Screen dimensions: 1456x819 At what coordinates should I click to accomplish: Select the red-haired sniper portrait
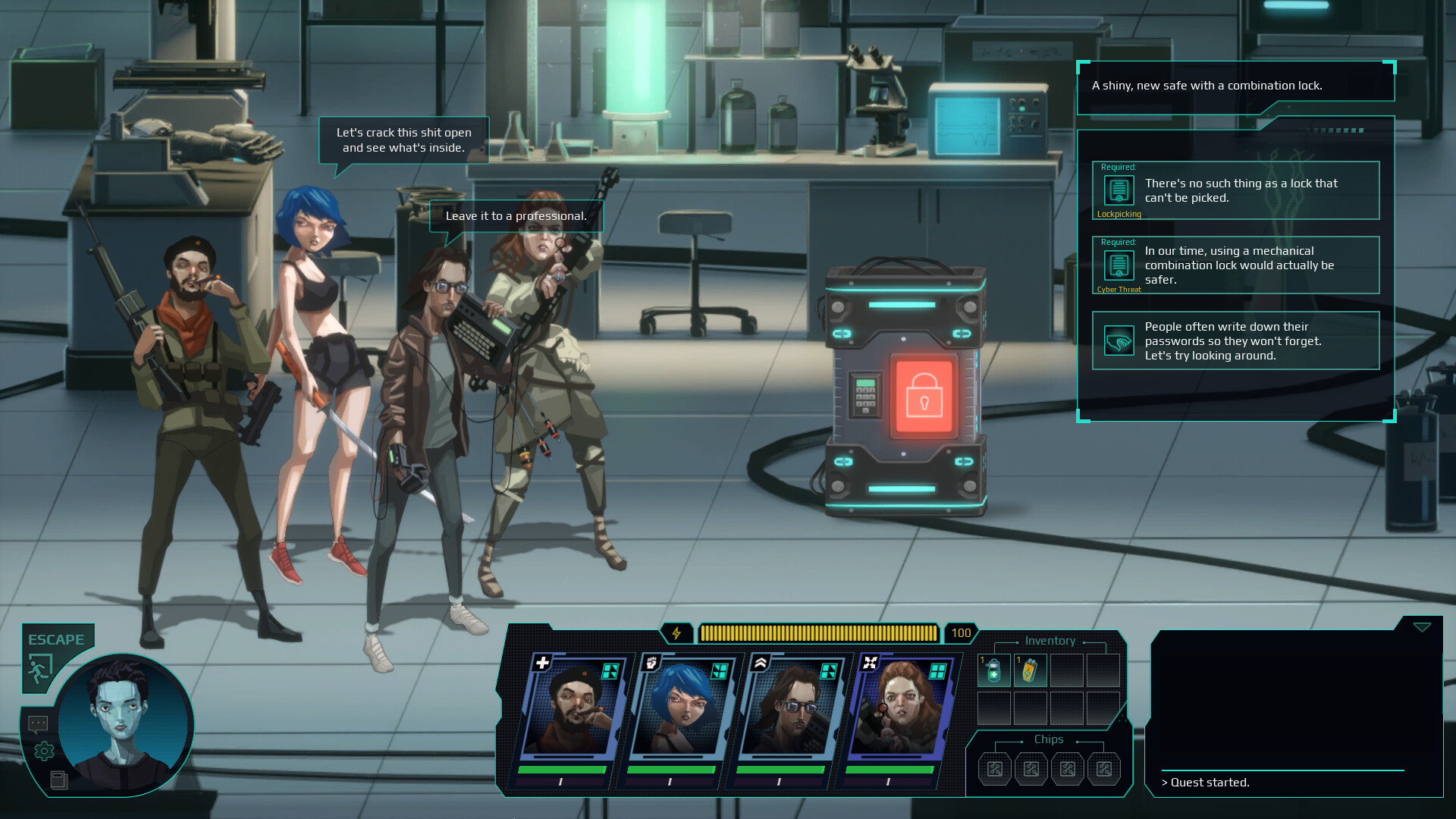pyautogui.click(x=901, y=709)
